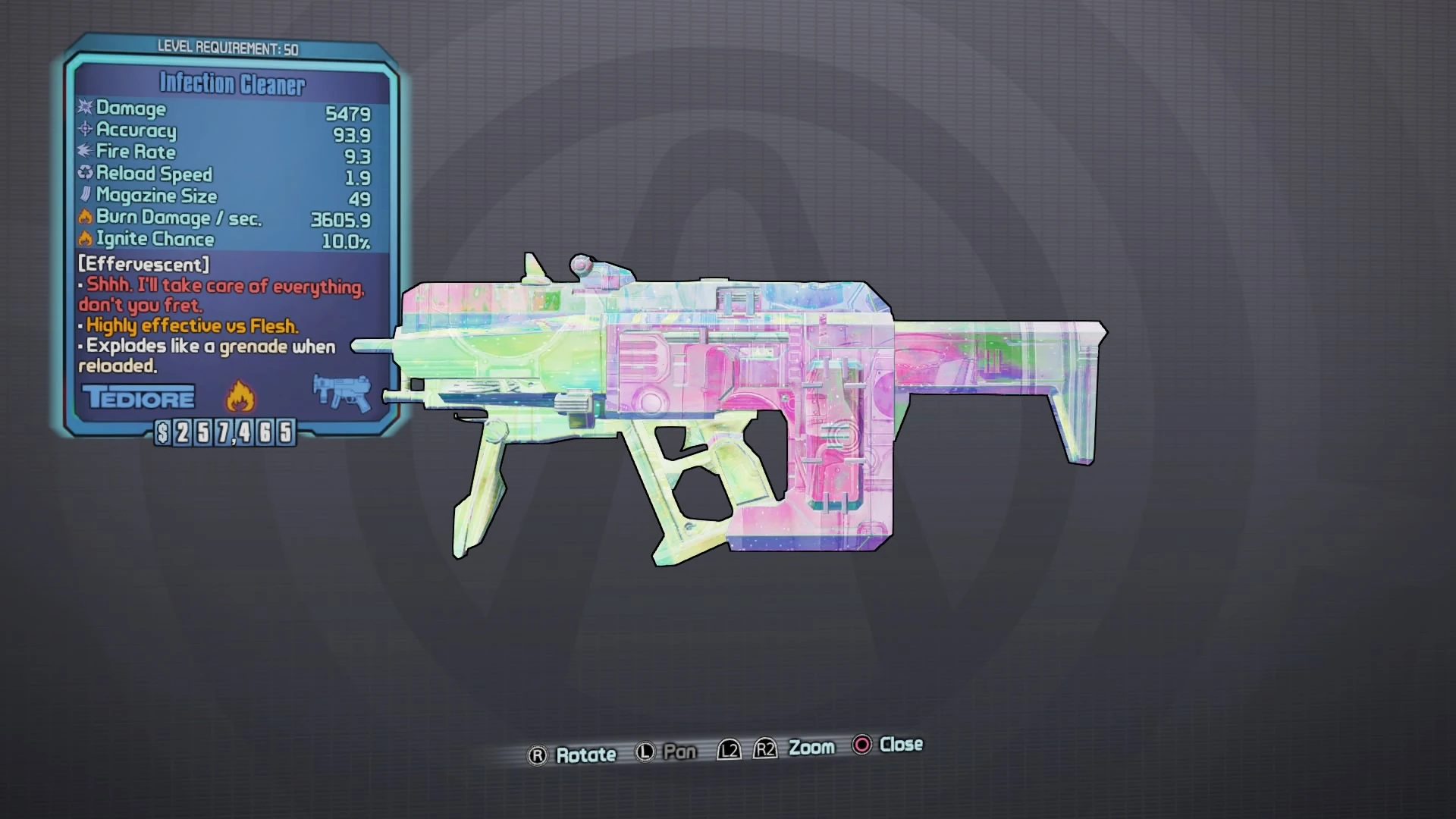1456x819 pixels.
Task: Toggle the R2 Zoom control hint
Action: (765, 748)
